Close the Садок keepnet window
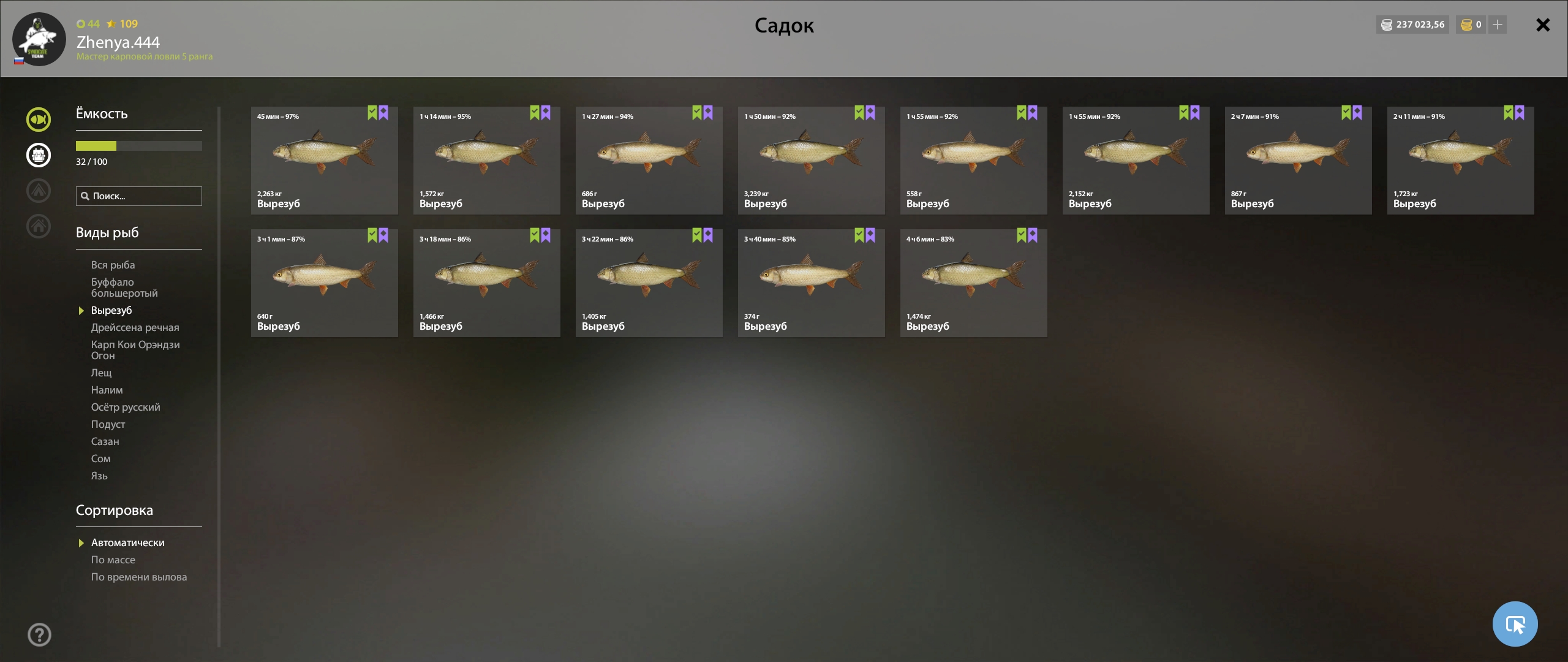Viewport: 1568px width, 662px height. click(1542, 25)
